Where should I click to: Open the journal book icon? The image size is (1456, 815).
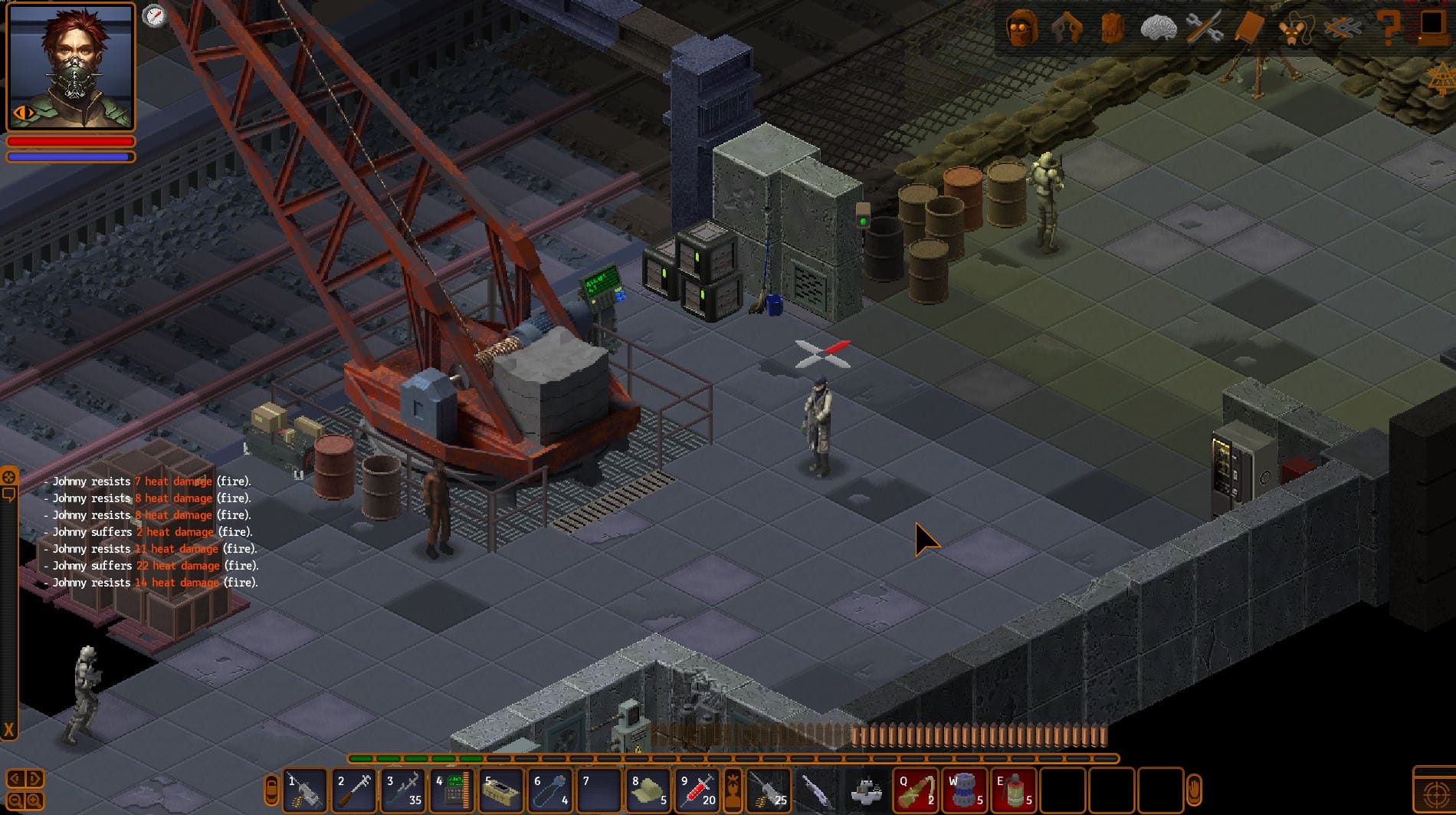1249,28
